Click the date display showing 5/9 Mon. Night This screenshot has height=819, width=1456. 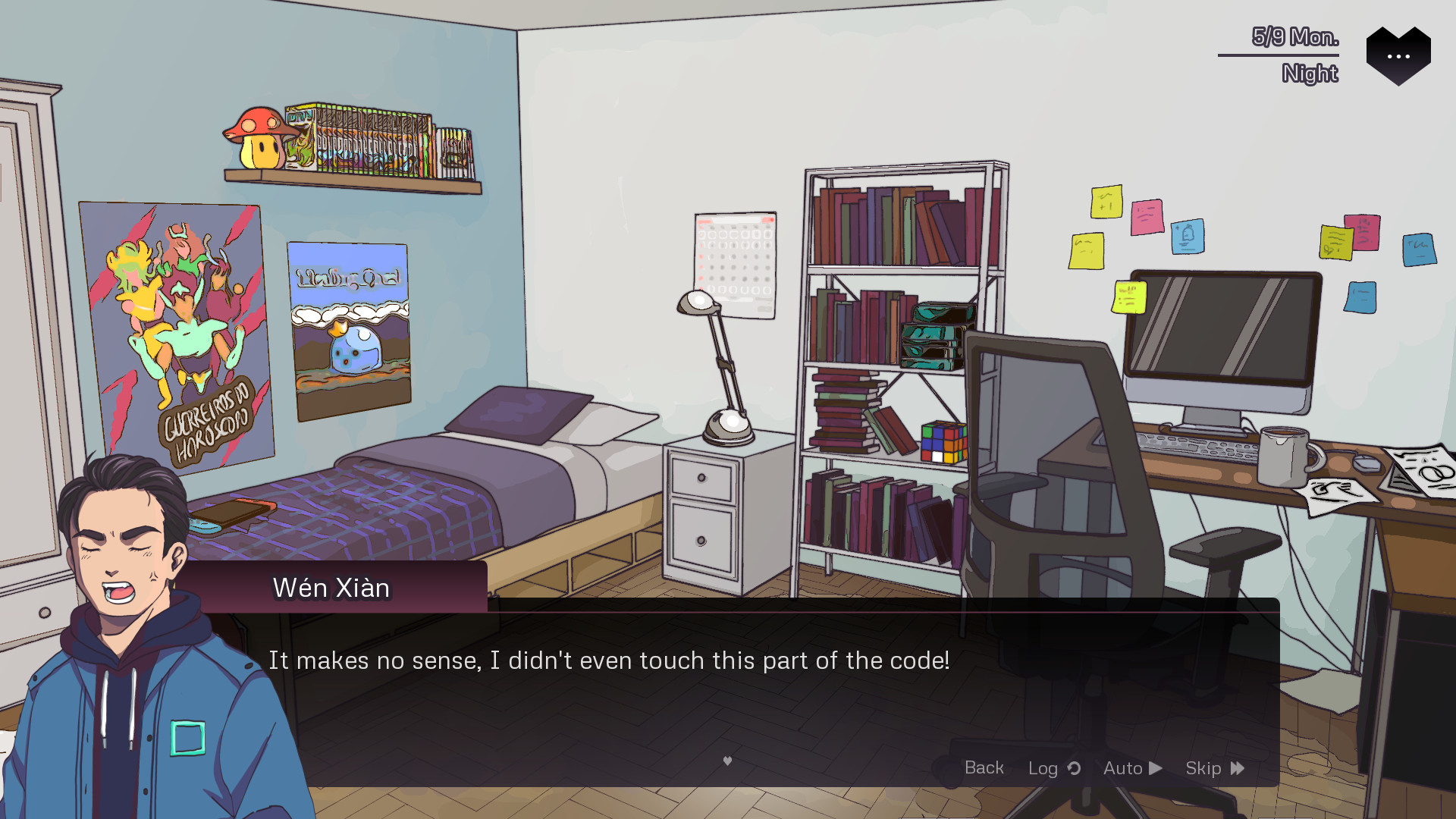[1292, 52]
